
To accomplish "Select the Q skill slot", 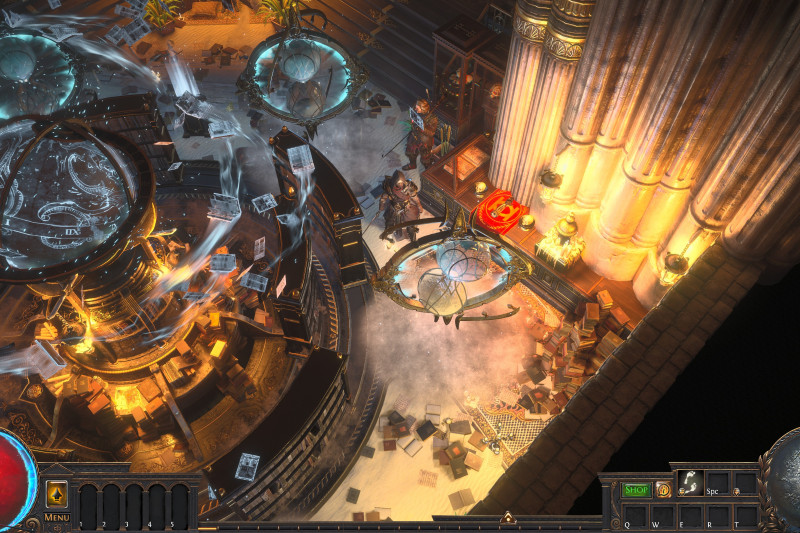I will coord(633,515).
